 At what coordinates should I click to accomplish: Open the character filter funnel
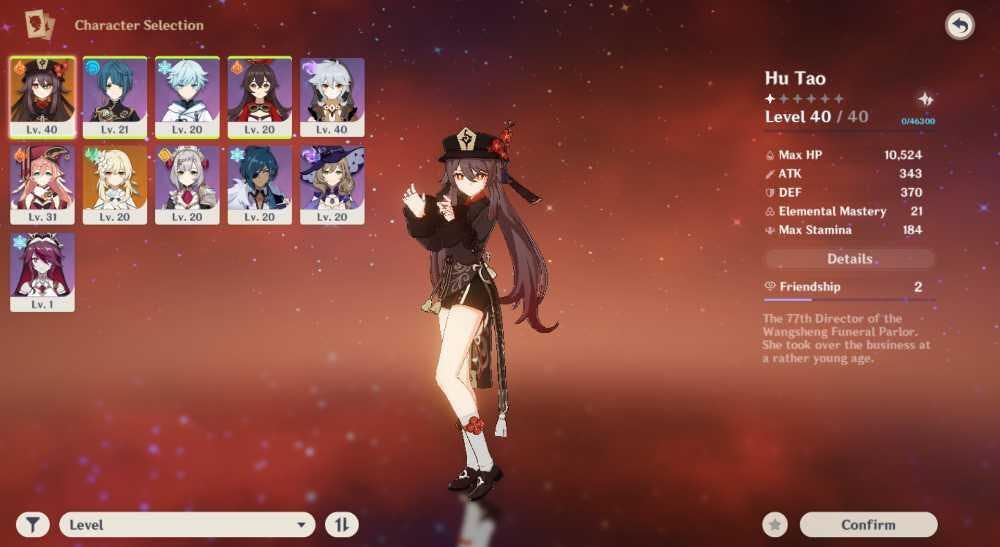click(x=33, y=524)
